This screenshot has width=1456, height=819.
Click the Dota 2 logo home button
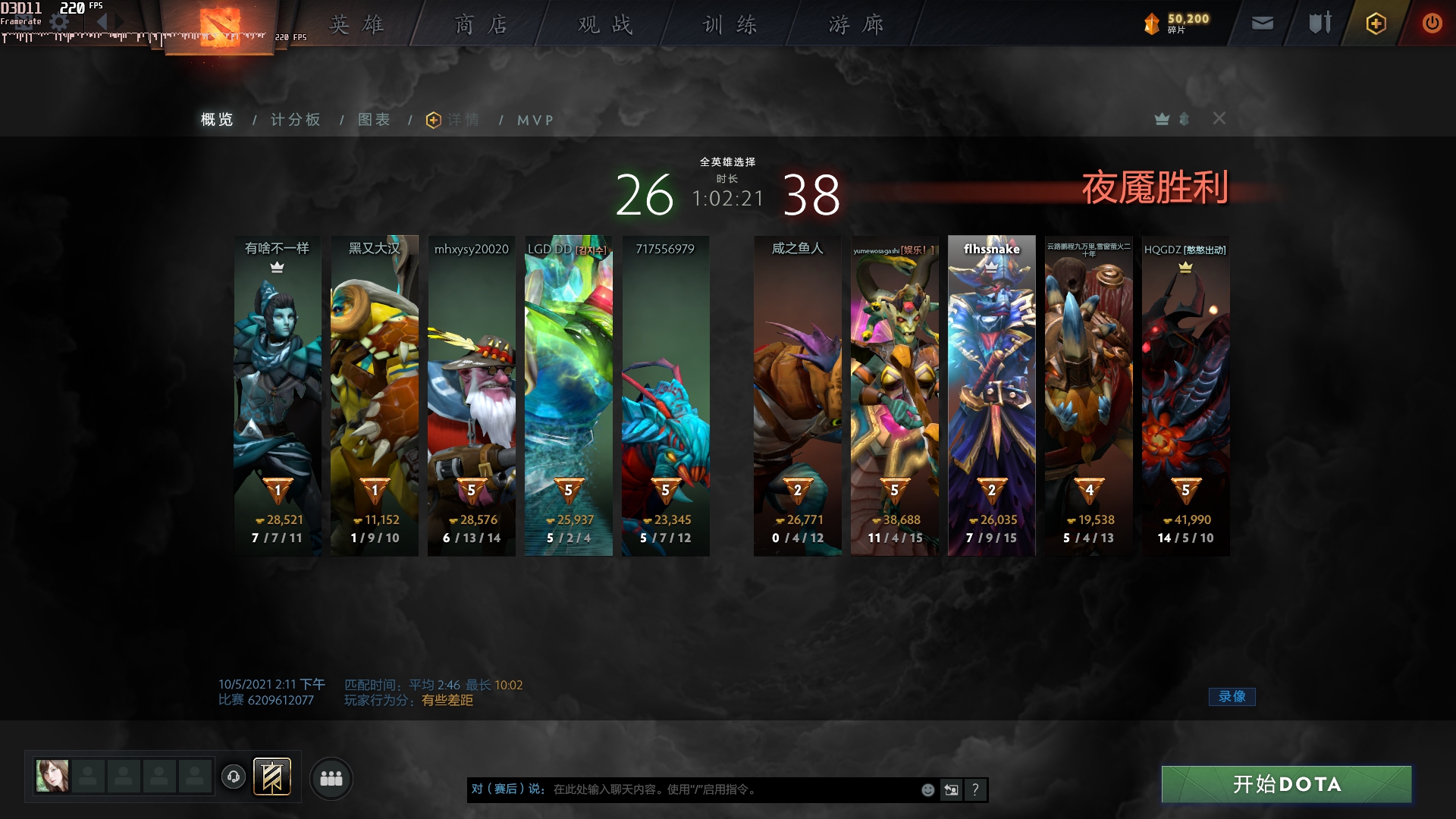220,27
